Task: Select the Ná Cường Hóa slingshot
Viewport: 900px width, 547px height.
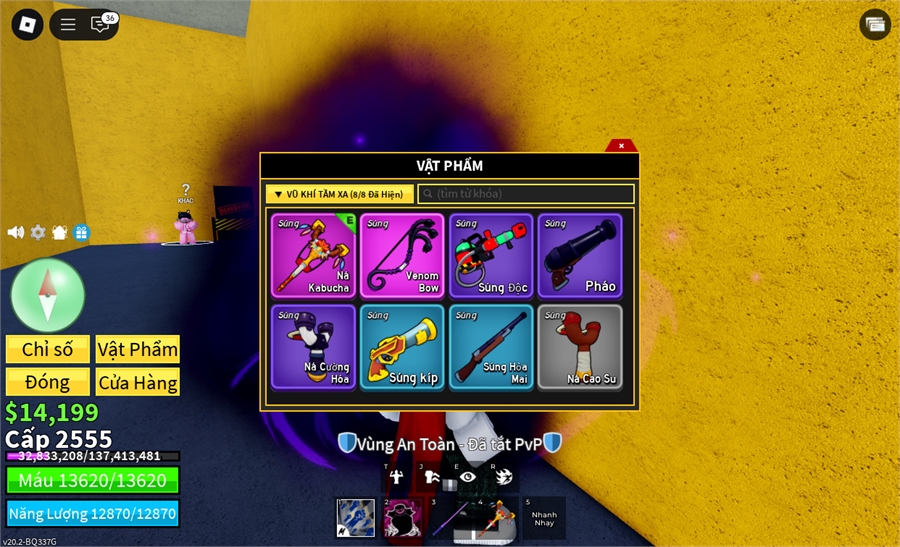Action: 313,346
